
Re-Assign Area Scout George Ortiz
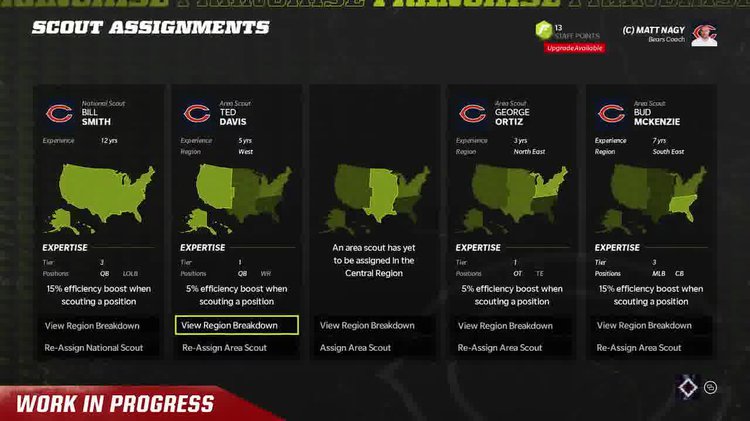500,348
